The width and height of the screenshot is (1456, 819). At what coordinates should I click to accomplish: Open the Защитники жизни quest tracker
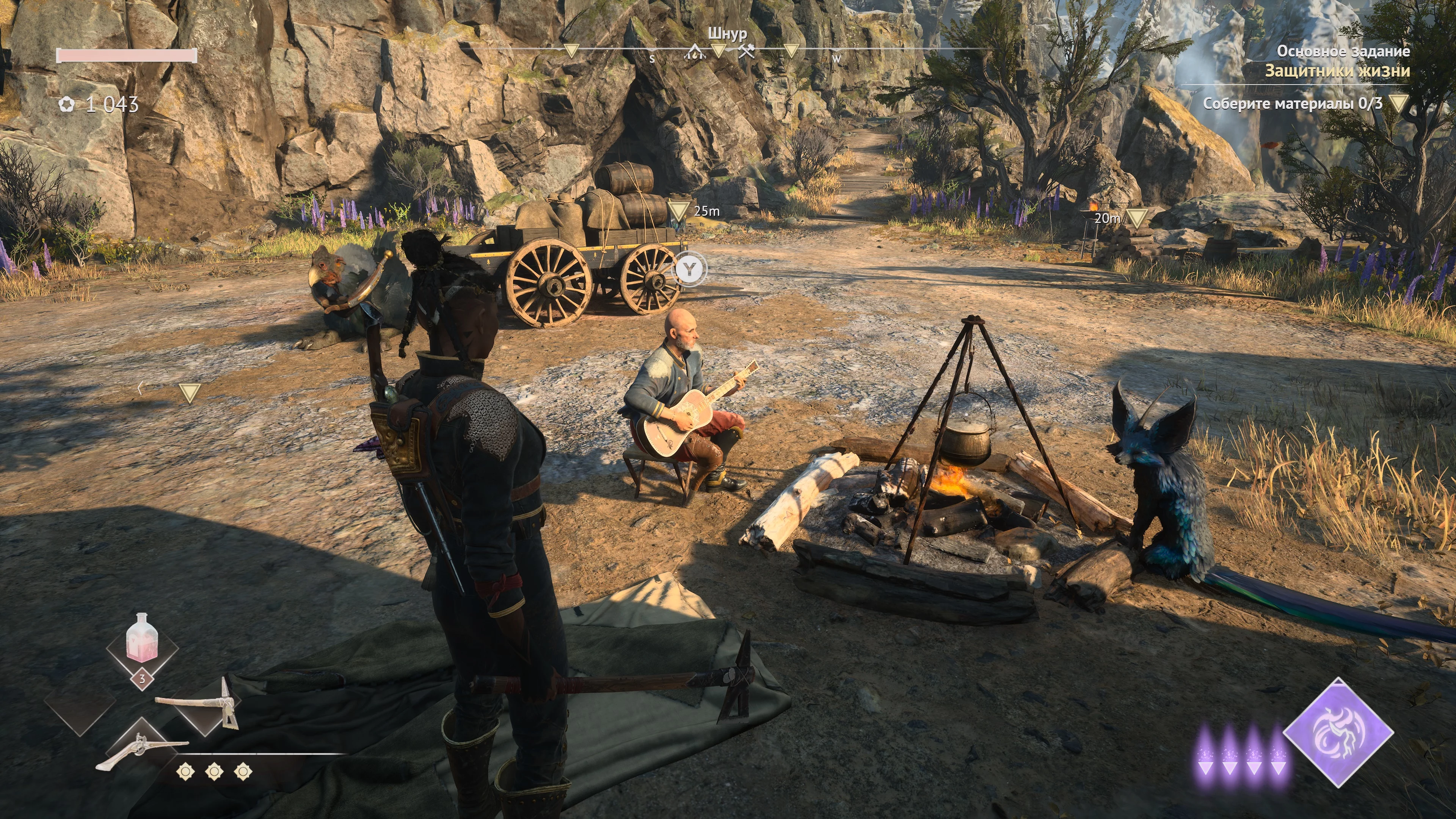[1337, 71]
